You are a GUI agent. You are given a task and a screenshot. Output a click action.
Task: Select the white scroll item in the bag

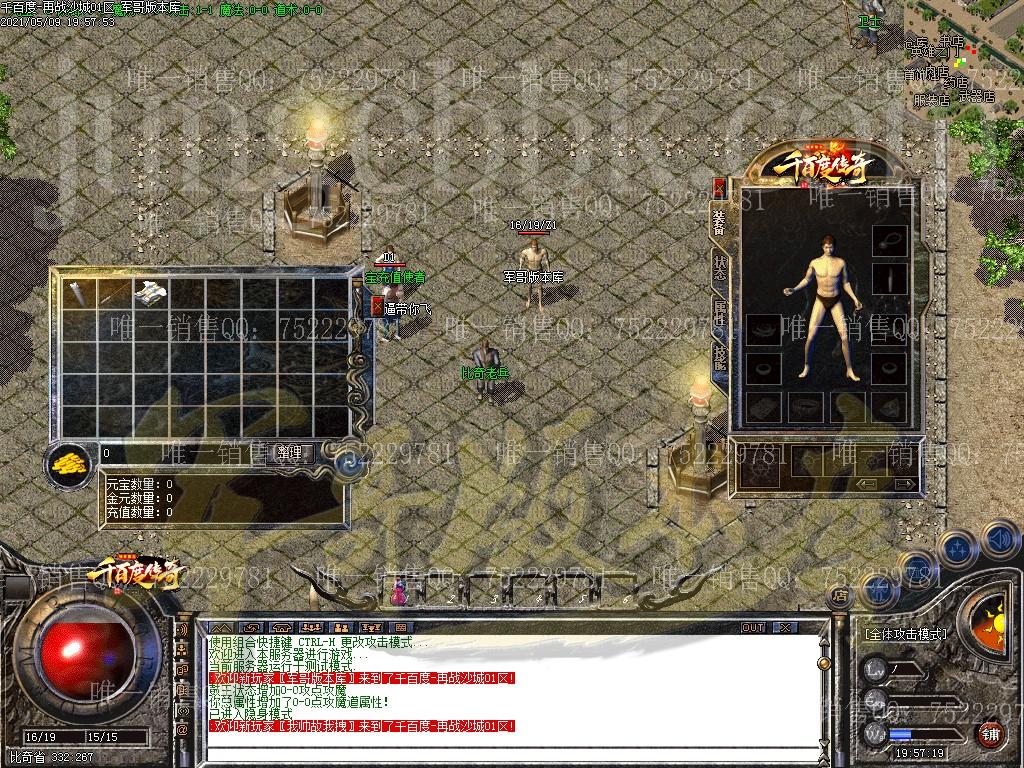tap(150, 292)
